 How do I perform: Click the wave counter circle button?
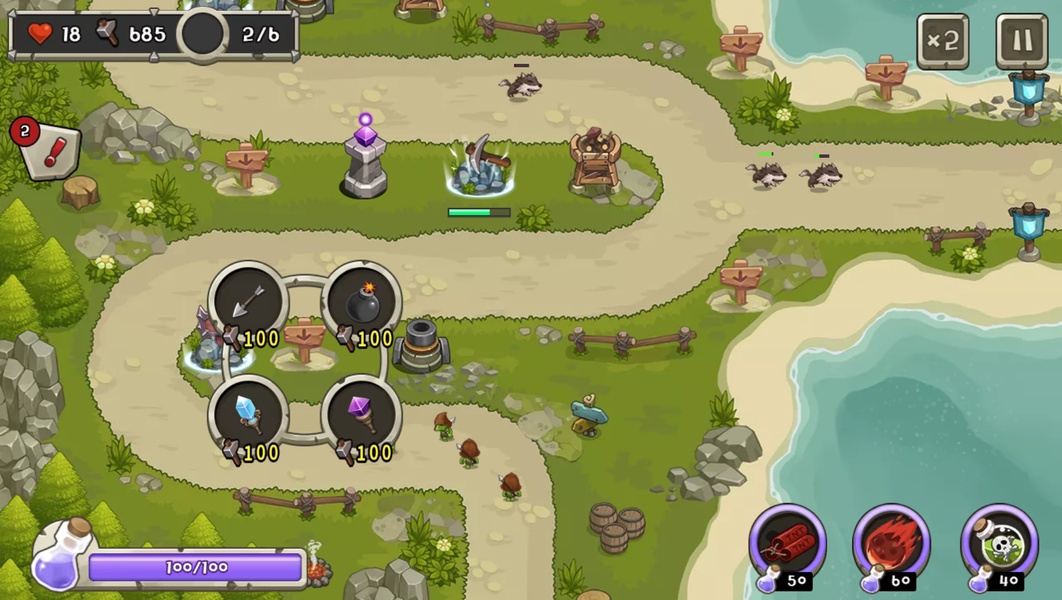(203, 34)
